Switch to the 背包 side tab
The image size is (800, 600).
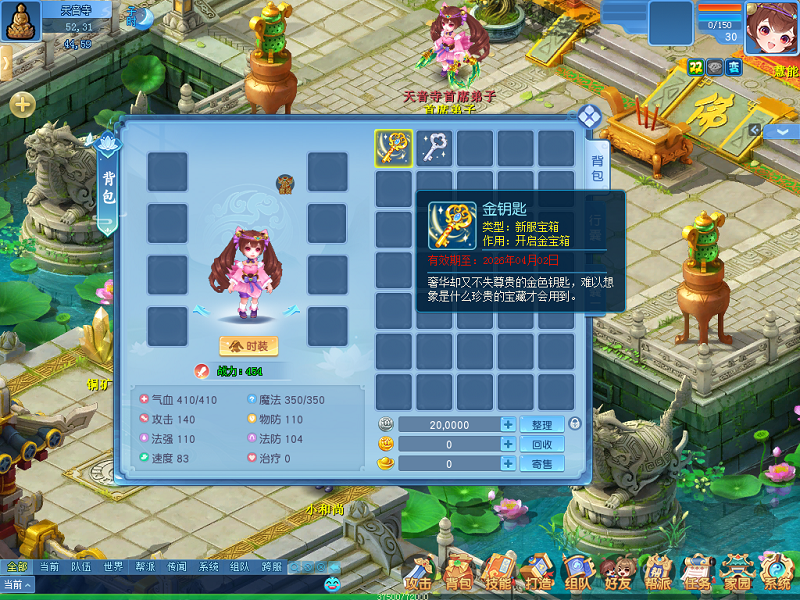(596, 168)
